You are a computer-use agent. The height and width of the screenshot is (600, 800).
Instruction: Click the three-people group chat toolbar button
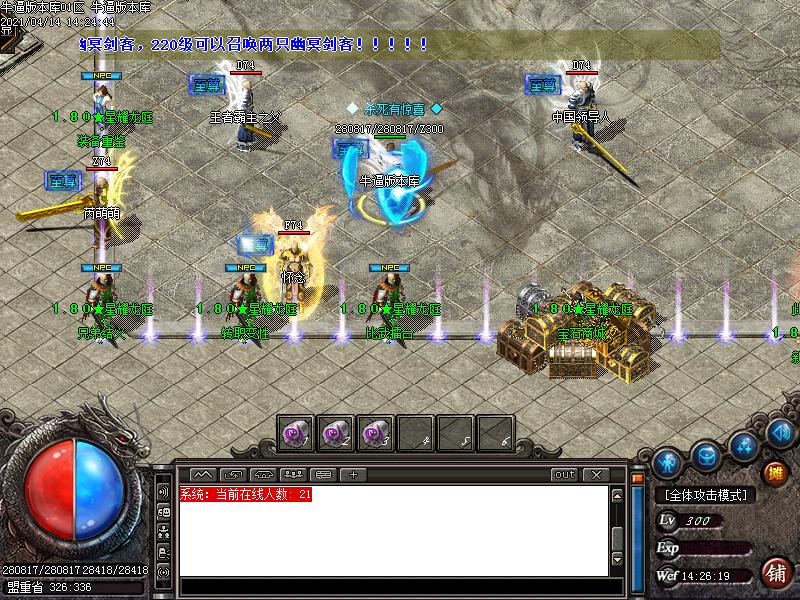click(293, 474)
